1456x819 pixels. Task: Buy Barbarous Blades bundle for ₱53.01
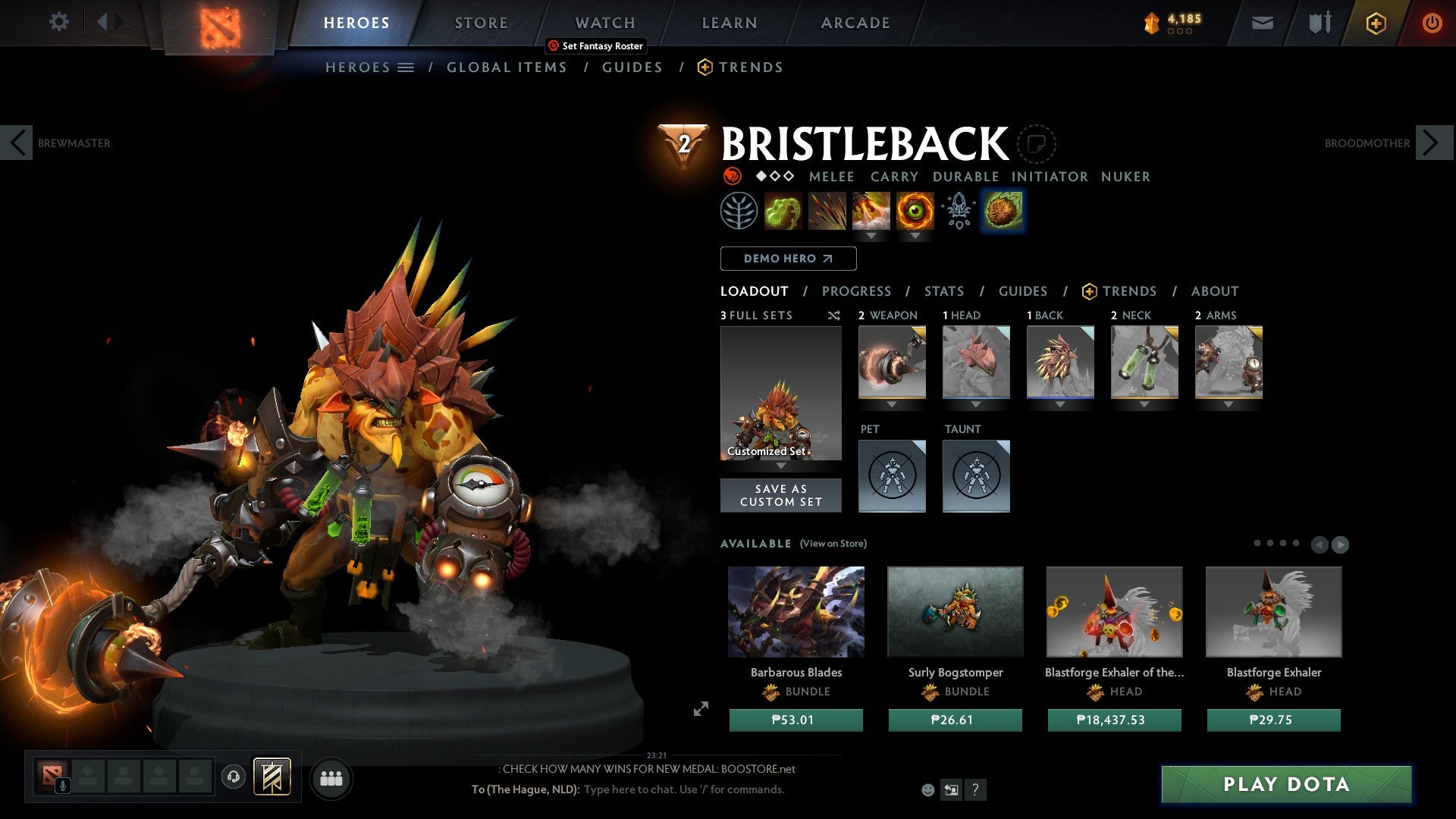click(x=795, y=720)
